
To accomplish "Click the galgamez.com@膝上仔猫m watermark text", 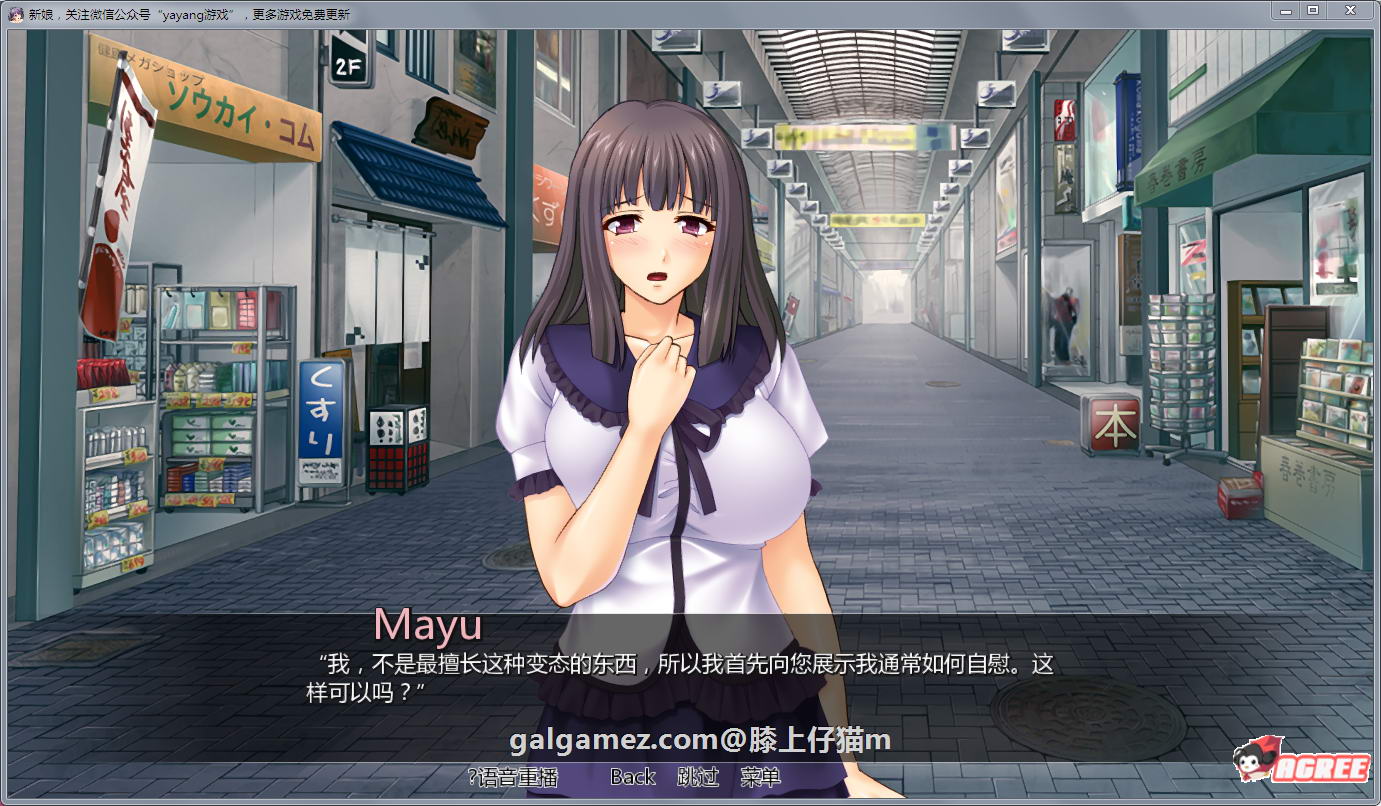I will coord(690,740).
